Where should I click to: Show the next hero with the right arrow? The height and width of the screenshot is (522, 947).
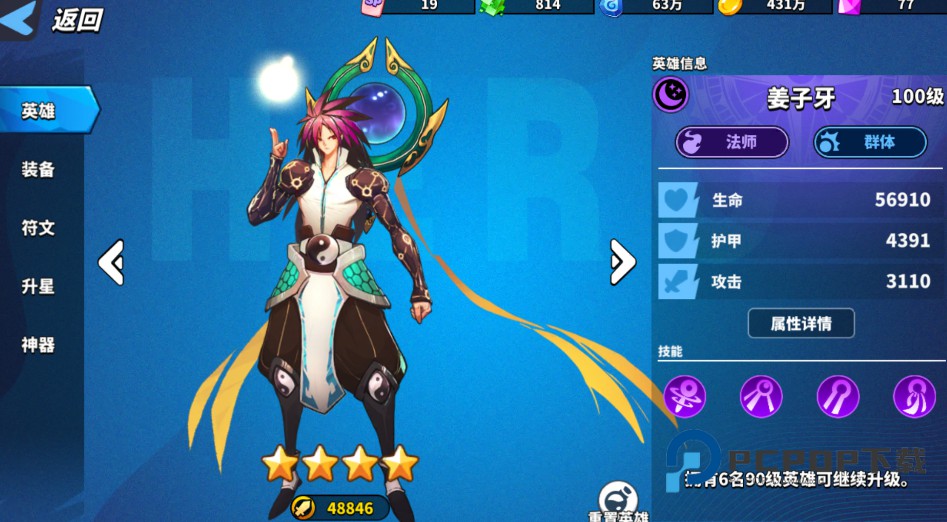(622, 262)
